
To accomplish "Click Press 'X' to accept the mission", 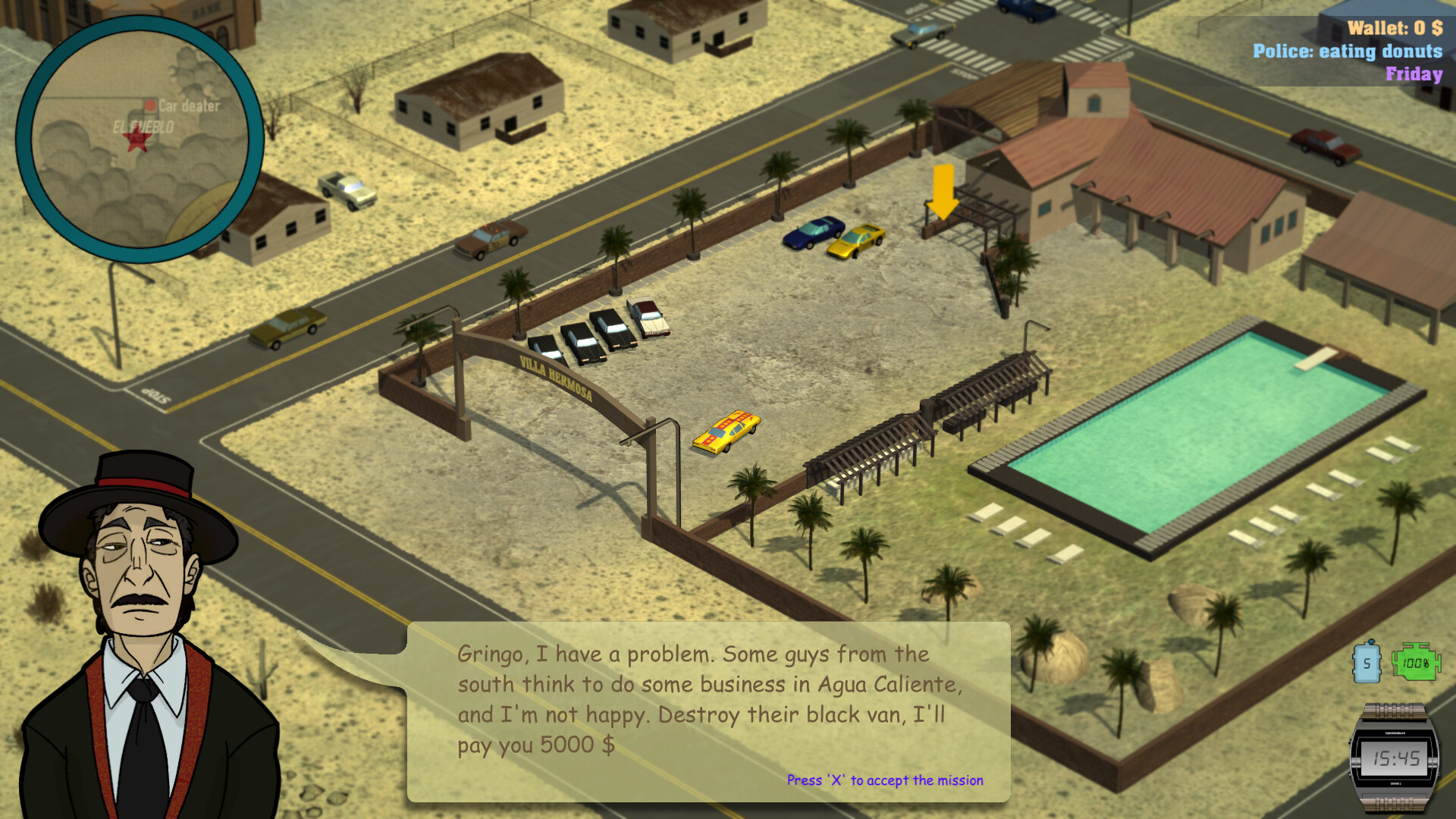I will (x=884, y=779).
